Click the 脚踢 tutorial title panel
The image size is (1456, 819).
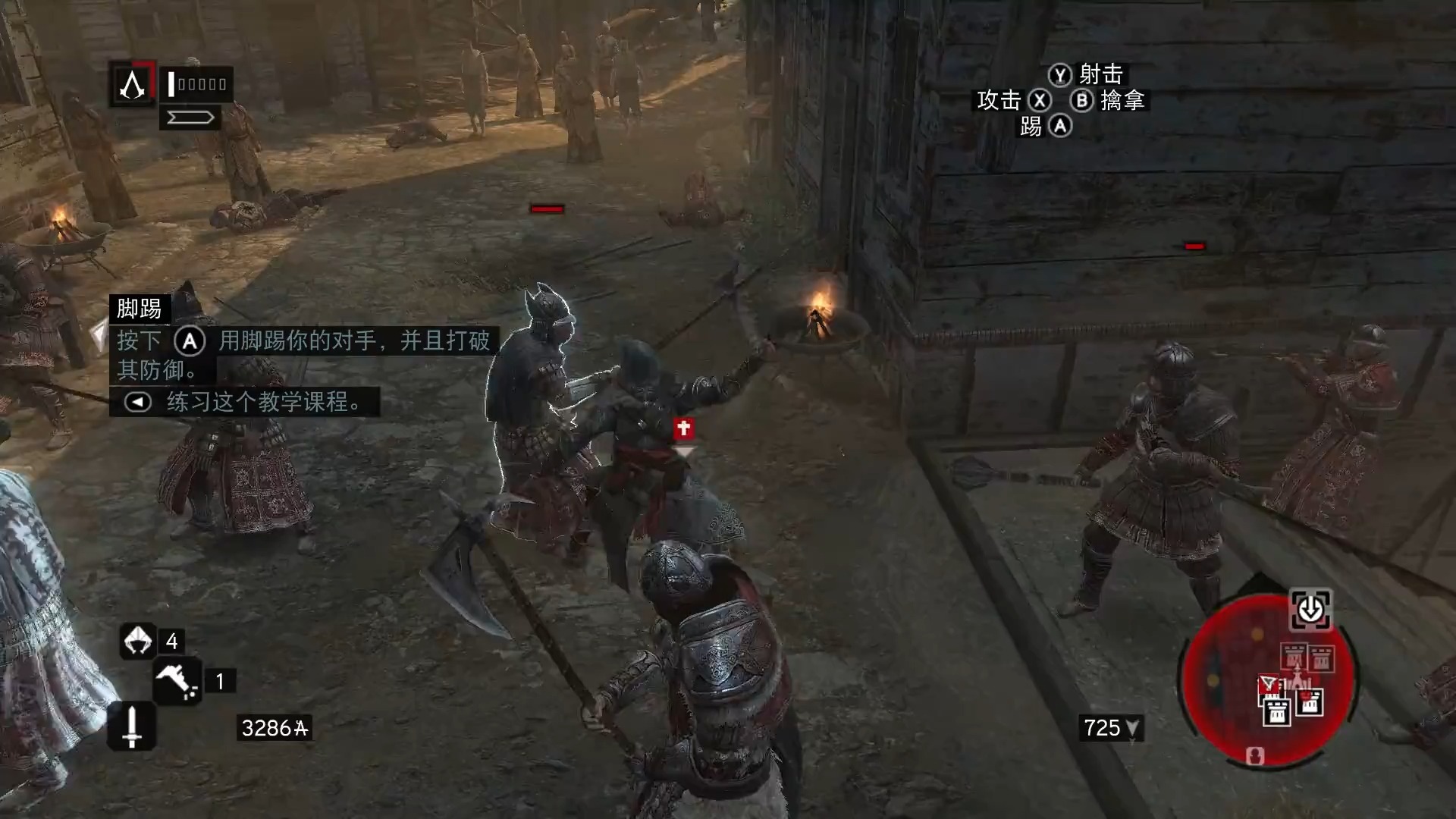pos(140,309)
